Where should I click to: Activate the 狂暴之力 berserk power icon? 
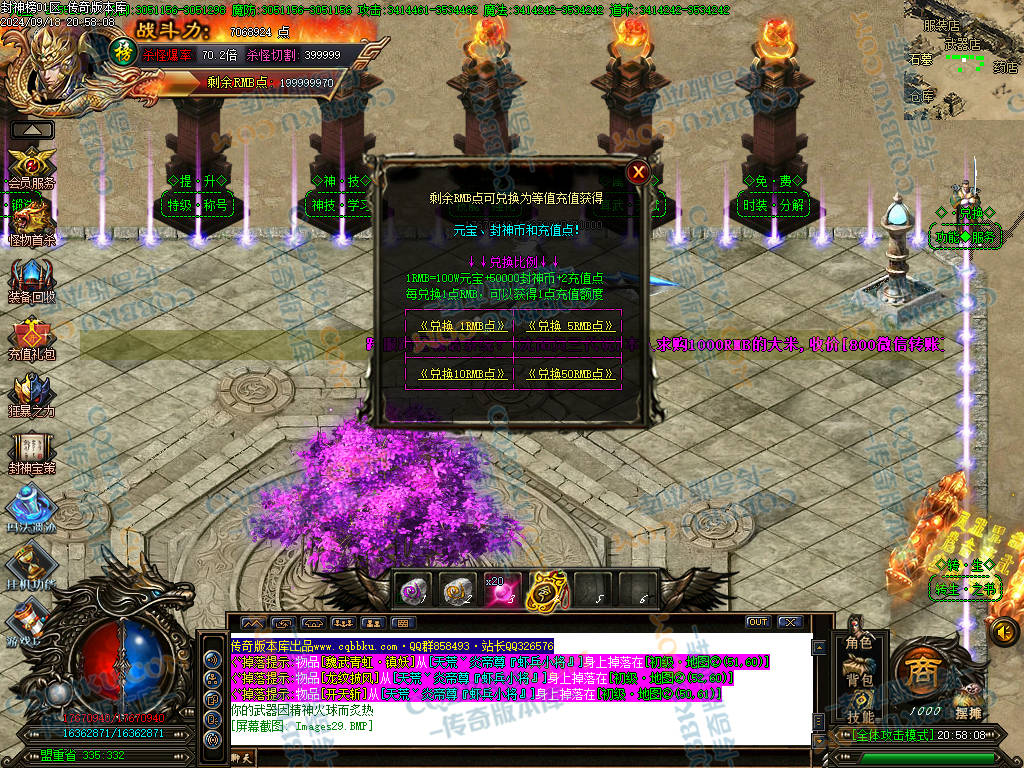point(31,391)
